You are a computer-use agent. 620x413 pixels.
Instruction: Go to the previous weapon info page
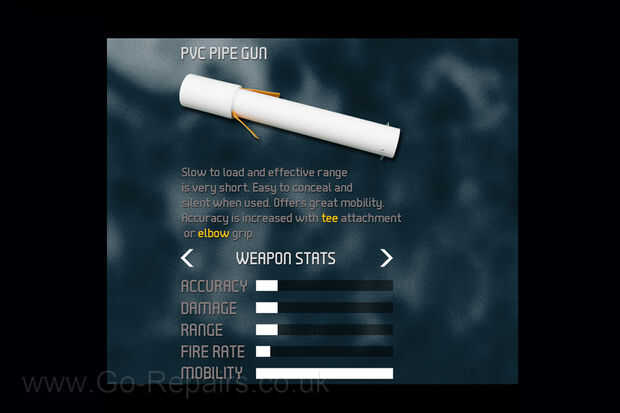187,258
